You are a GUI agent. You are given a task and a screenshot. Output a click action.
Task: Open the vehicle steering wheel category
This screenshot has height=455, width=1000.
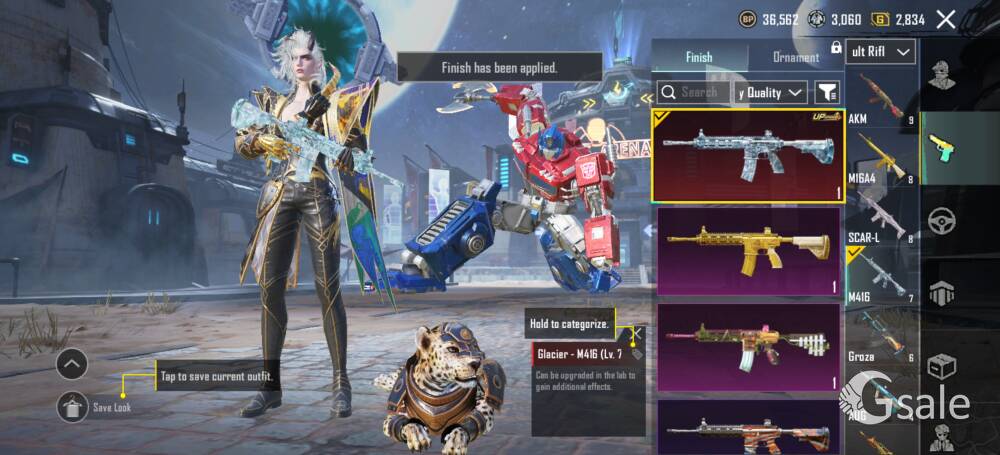(941, 220)
